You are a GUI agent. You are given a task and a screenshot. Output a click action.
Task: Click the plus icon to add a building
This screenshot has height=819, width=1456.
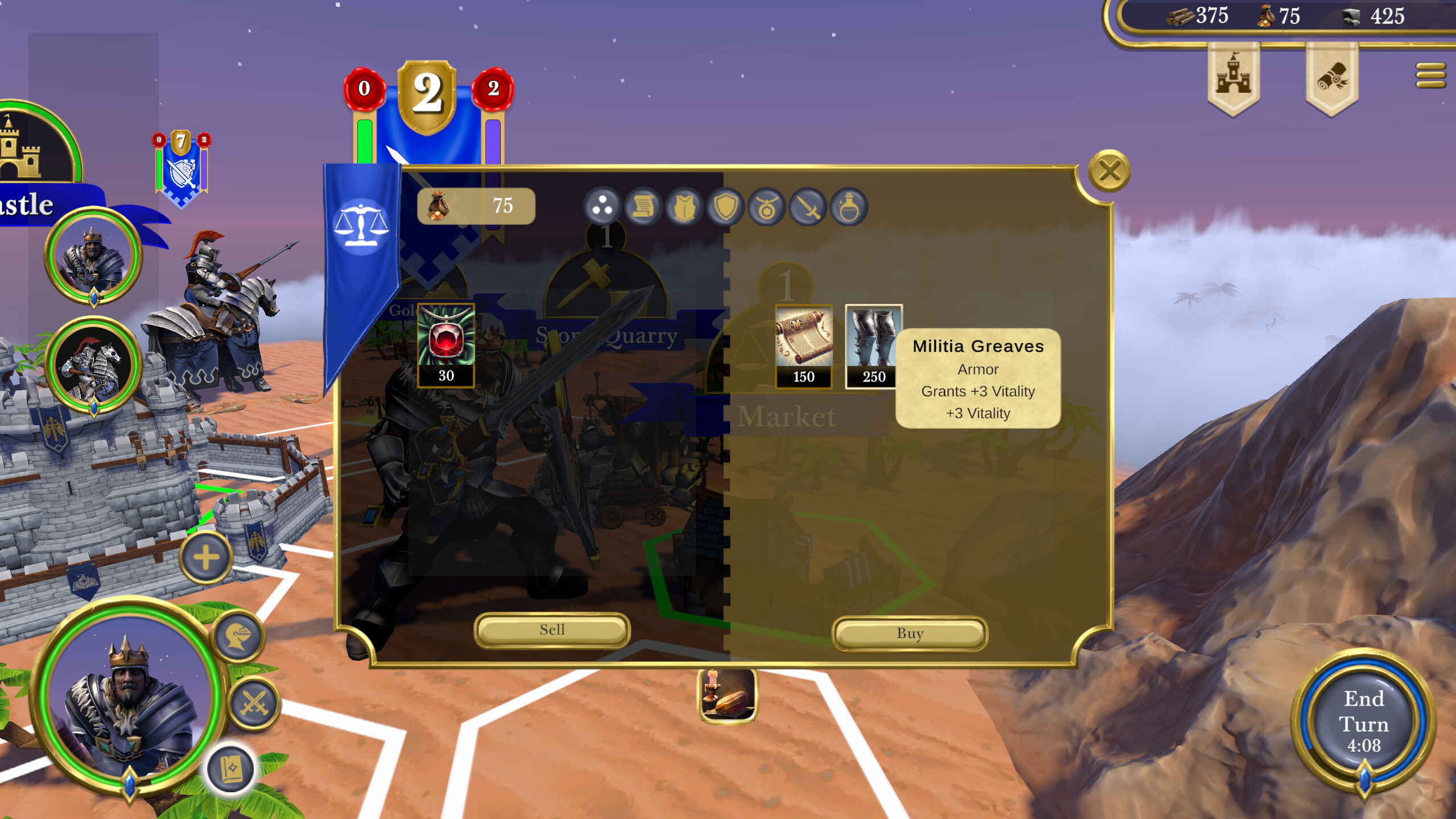pos(206,559)
